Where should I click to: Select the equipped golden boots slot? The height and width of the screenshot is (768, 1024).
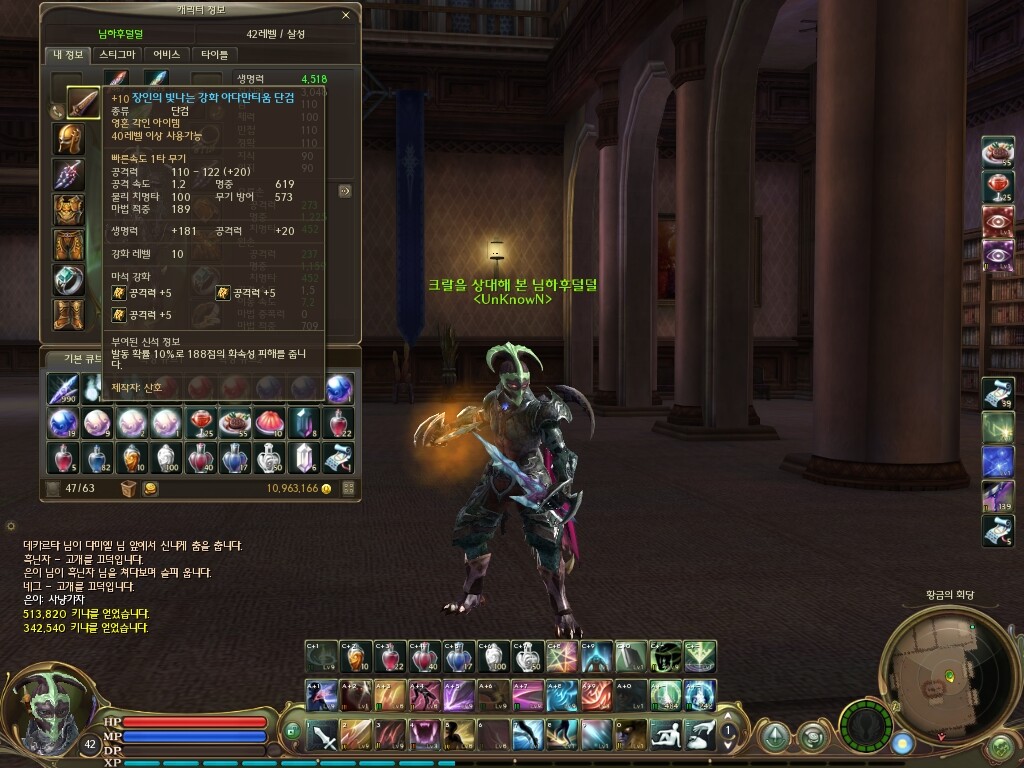69,314
